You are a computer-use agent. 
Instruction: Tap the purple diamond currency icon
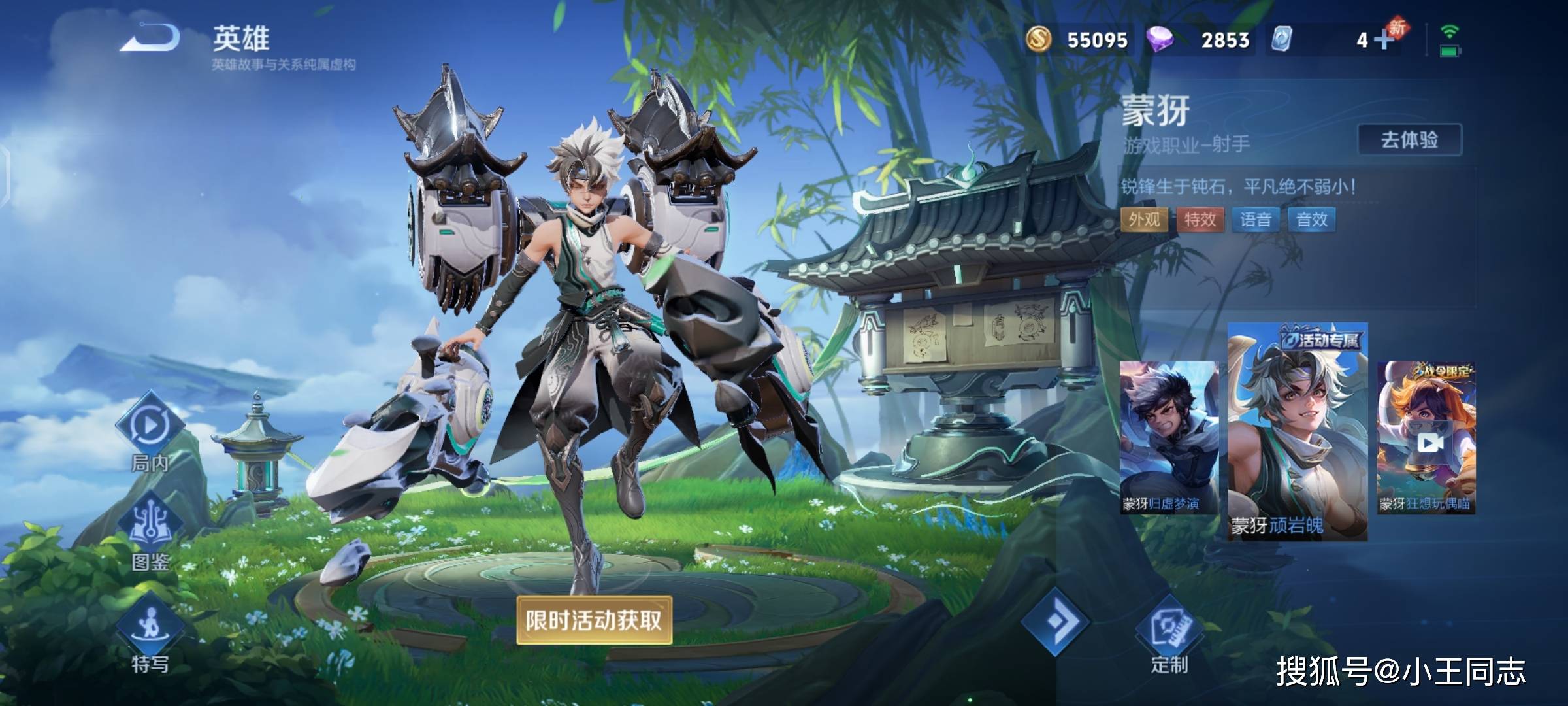point(1160,39)
